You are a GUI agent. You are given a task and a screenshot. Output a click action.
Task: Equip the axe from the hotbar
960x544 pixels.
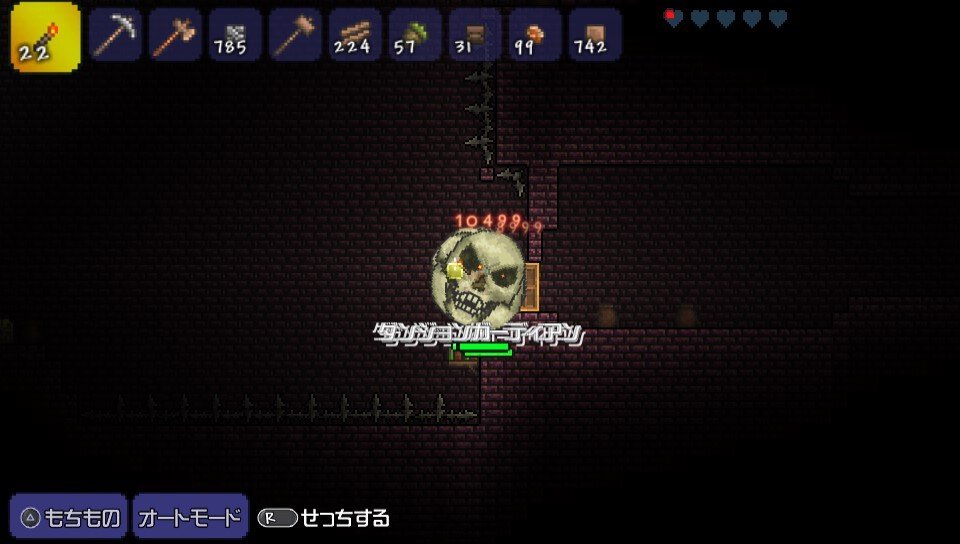click(x=175, y=35)
